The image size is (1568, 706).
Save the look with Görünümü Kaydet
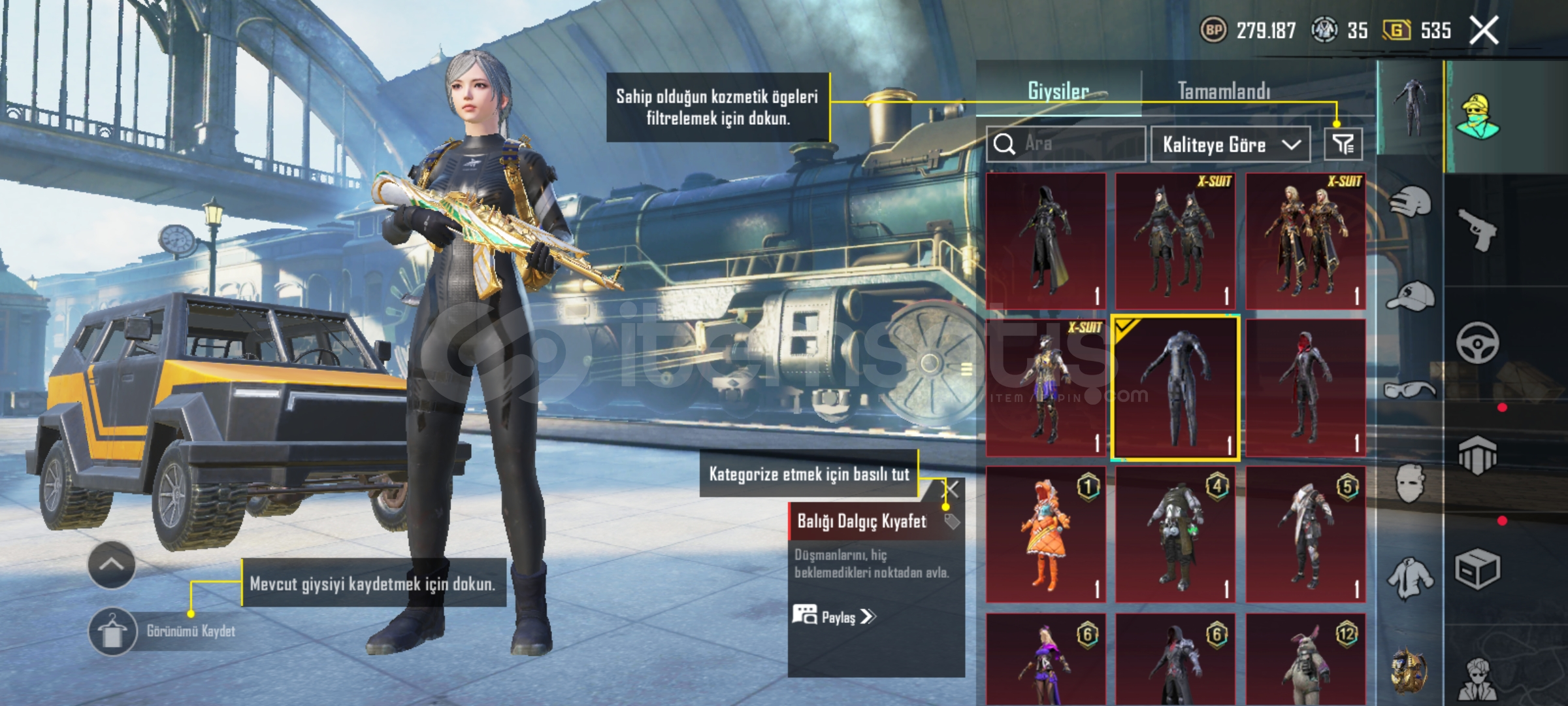tap(112, 631)
